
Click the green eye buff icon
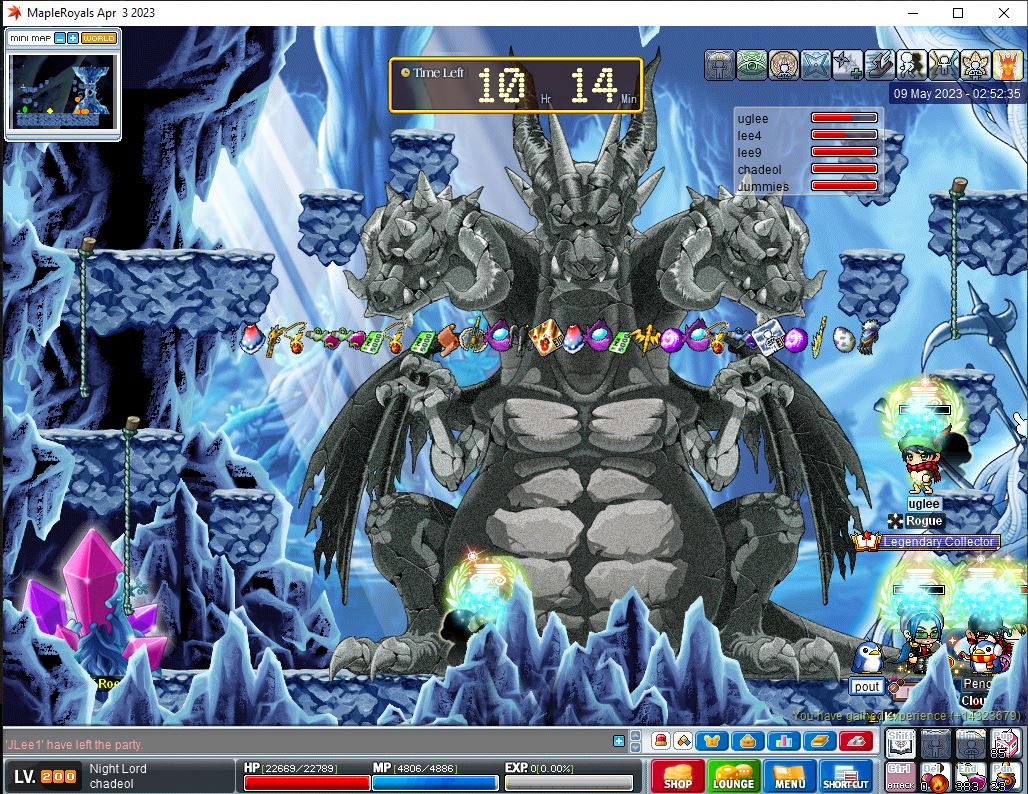752,64
